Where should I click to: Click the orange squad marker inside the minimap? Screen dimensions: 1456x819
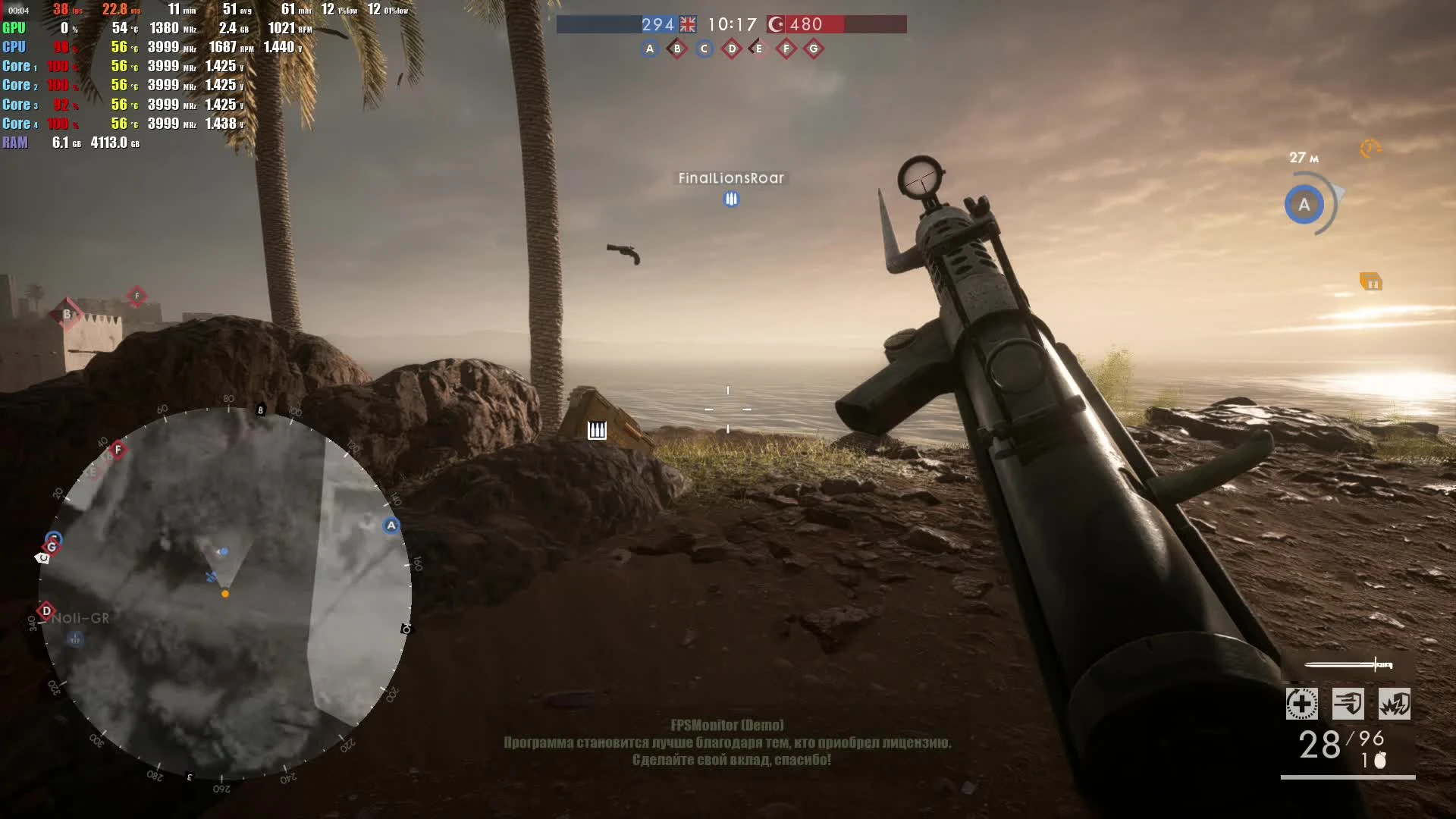click(224, 594)
